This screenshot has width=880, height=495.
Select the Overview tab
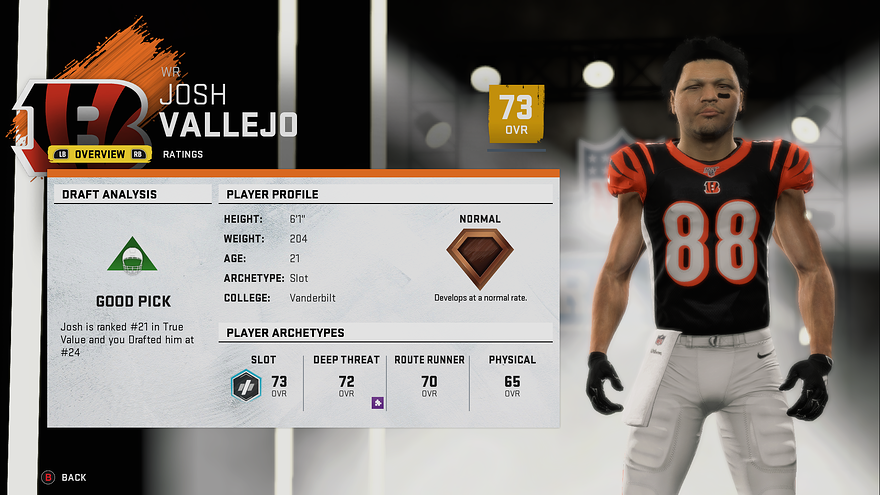pos(100,154)
